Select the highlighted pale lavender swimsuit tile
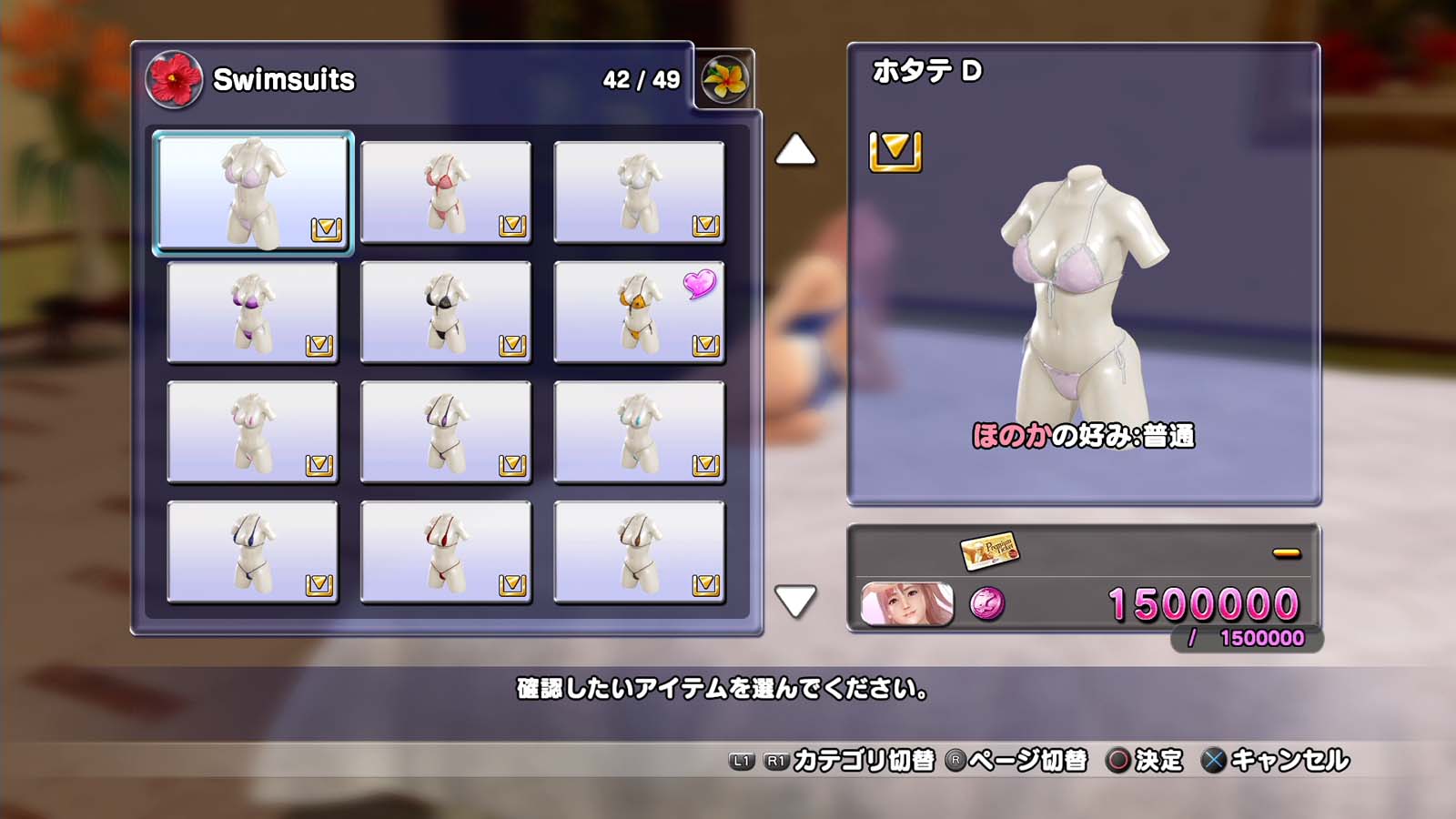1456x819 pixels. pyautogui.click(x=253, y=192)
